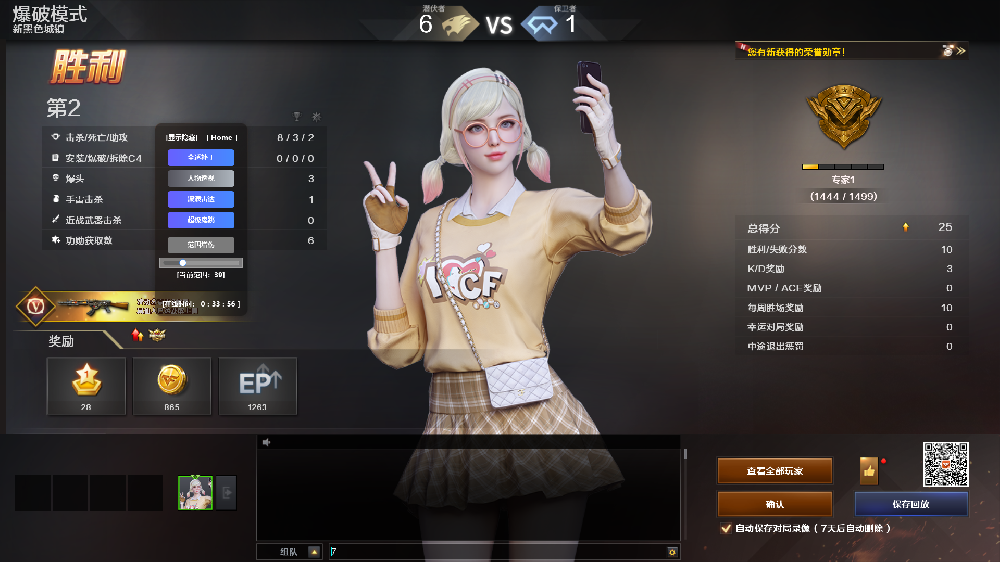
Task: Click the gray second button in the overlay panel
Action: [x=201, y=178]
